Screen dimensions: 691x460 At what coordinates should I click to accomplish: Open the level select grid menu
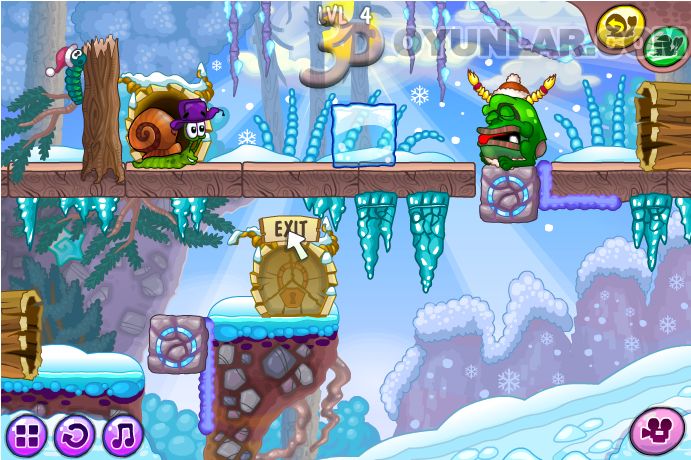click(x=26, y=435)
